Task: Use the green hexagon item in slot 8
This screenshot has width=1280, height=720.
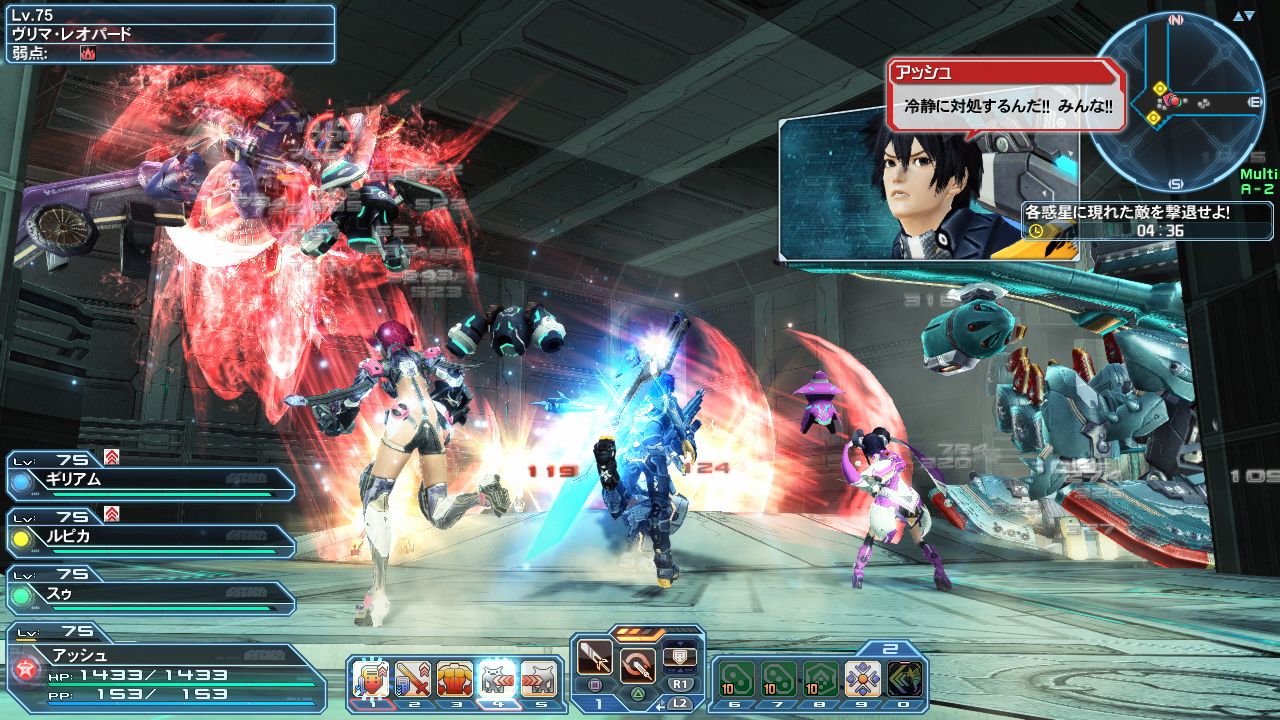Action: pyautogui.click(x=821, y=680)
